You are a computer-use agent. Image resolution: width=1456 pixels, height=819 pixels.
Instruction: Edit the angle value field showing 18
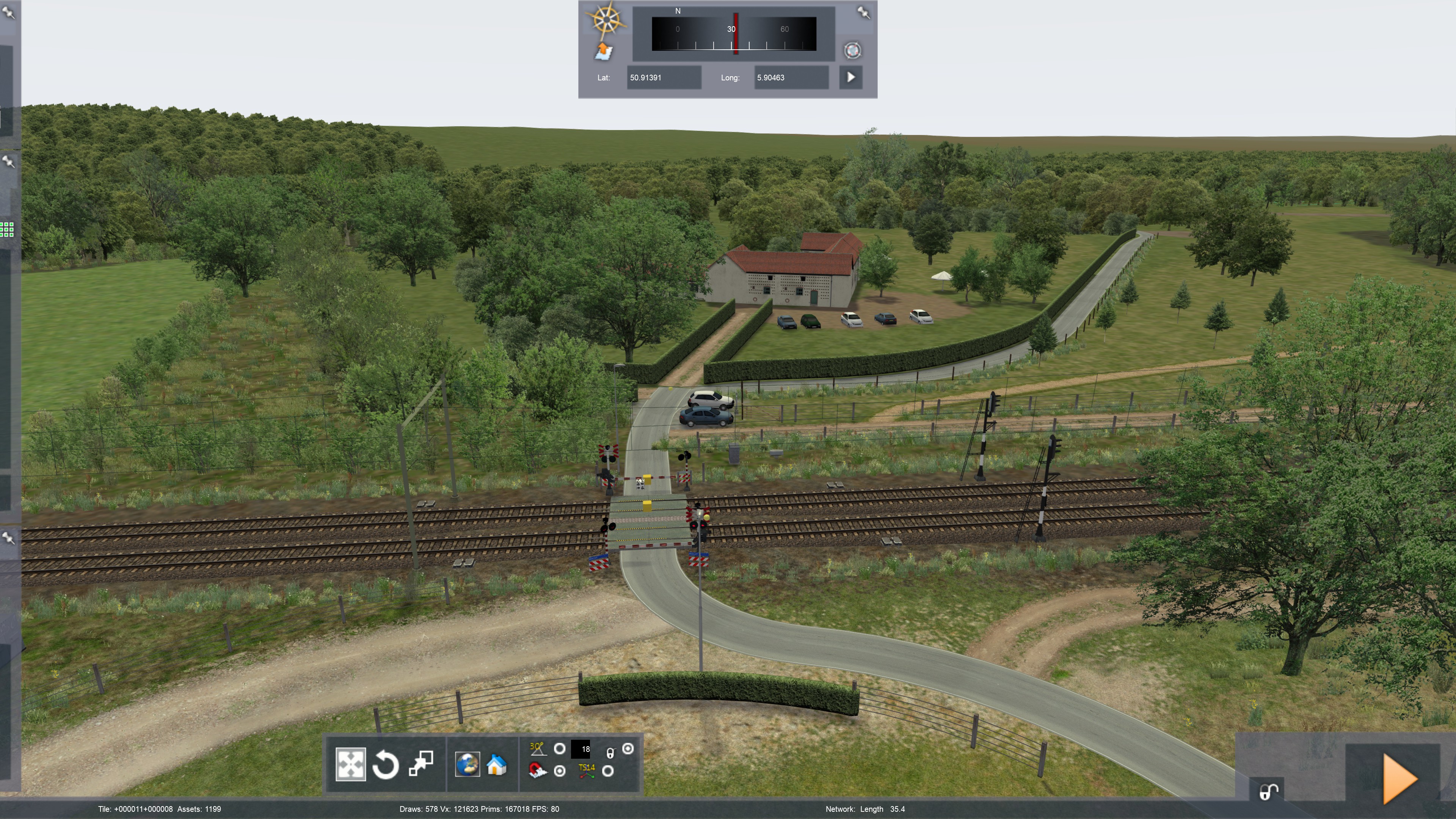click(581, 749)
